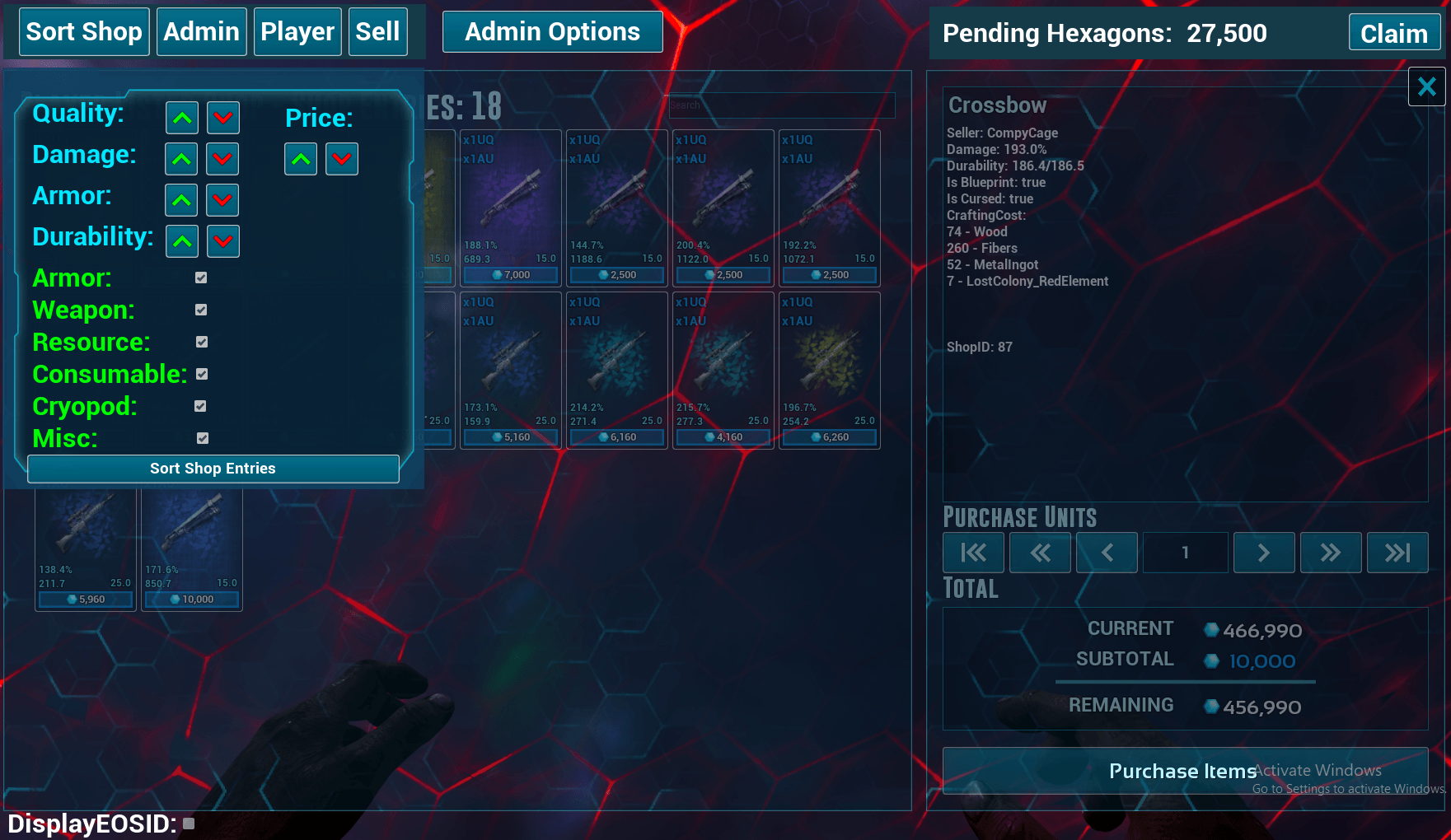Jump purchase units to maximum
Image resolution: width=1451 pixels, height=840 pixels.
click(1397, 553)
